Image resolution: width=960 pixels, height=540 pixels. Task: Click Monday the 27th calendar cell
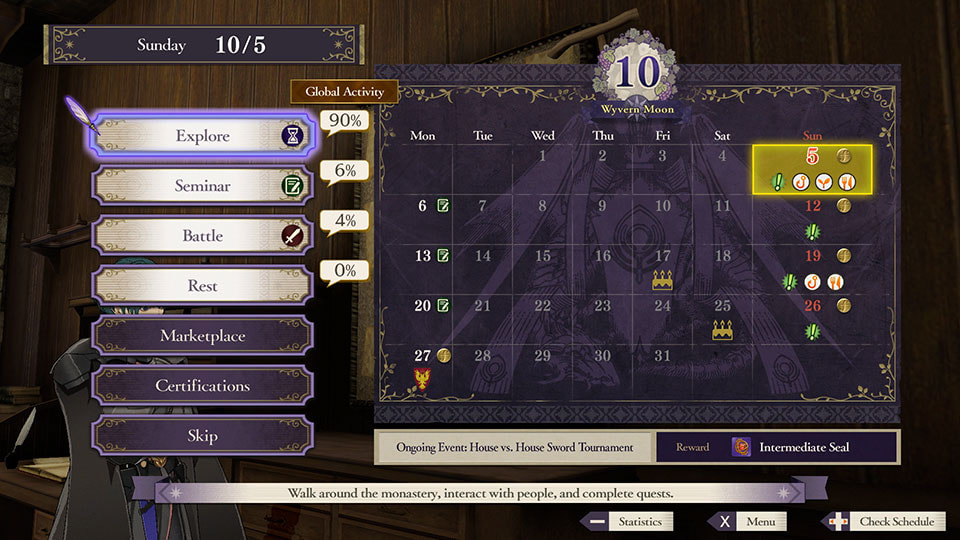423,366
